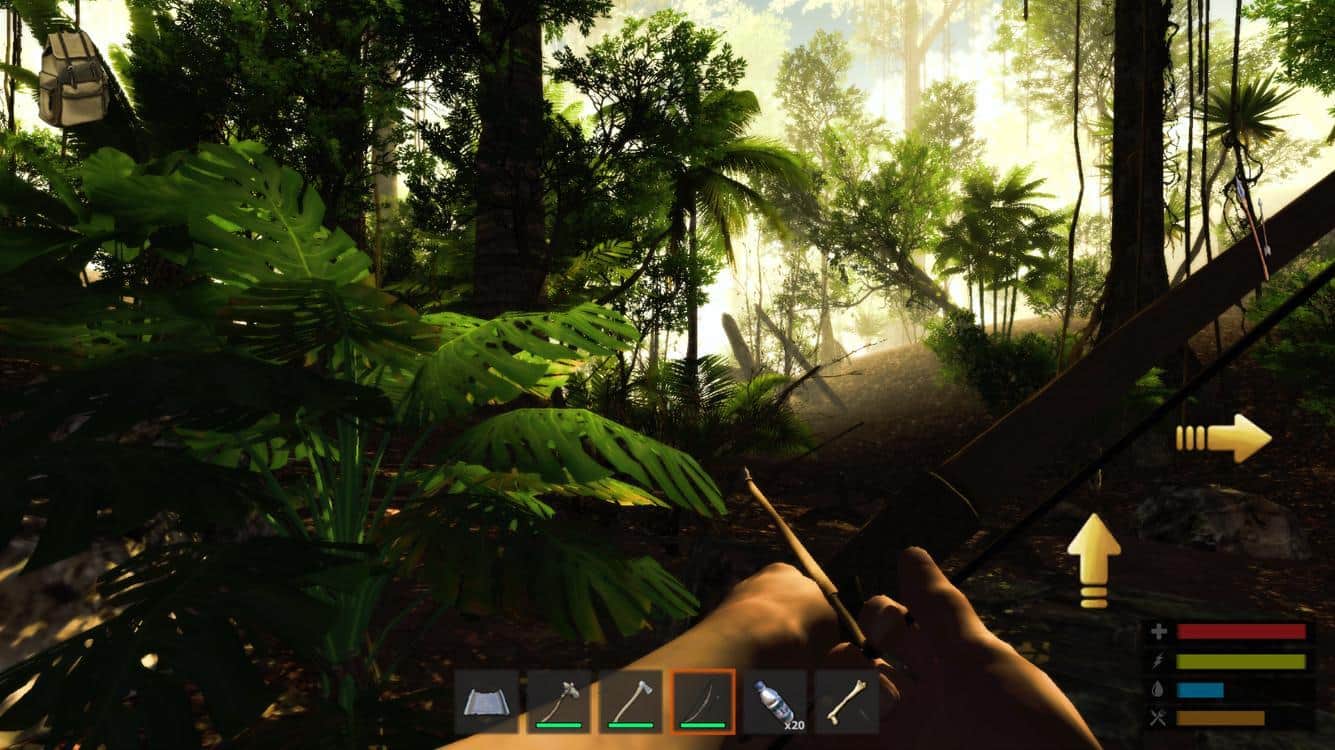Click the blue thirst bar
Image resolution: width=1335 pixels, height=750 pixels.
(1200, 690)
